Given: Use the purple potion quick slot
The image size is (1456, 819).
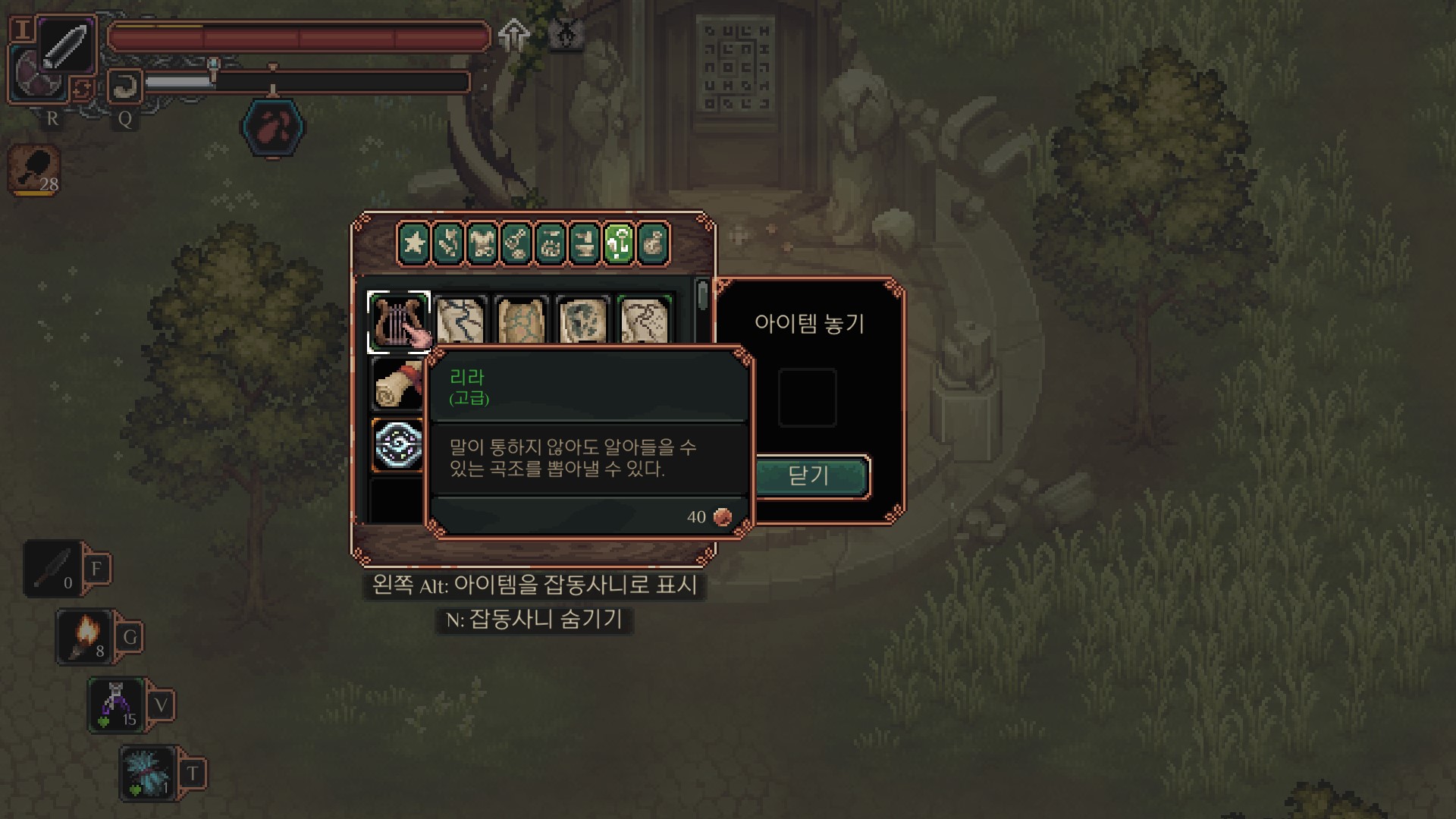Looking at the screenshot, I should tap(116, 704).
